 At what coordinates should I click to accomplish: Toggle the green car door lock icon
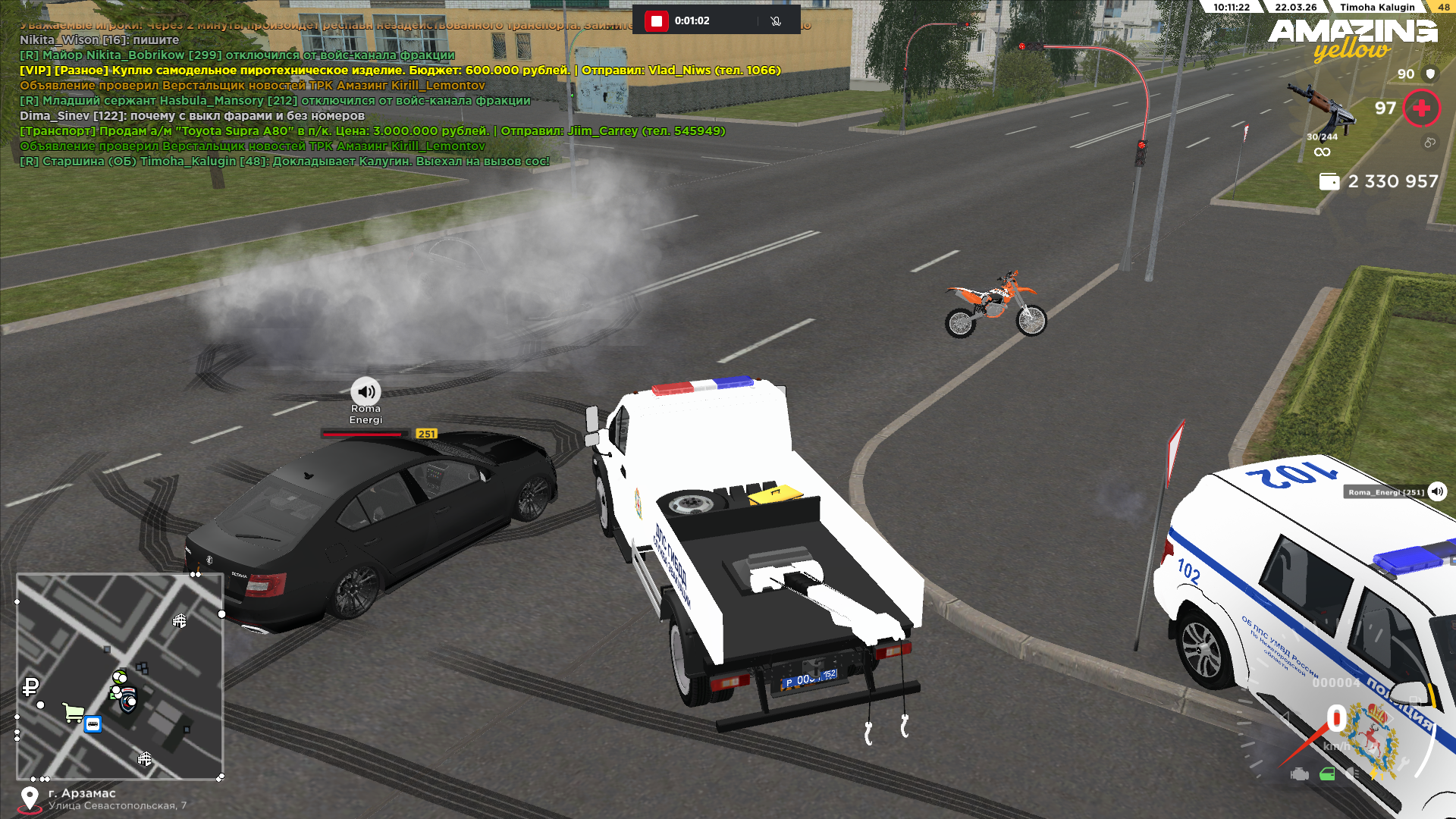coord(1327,774)
